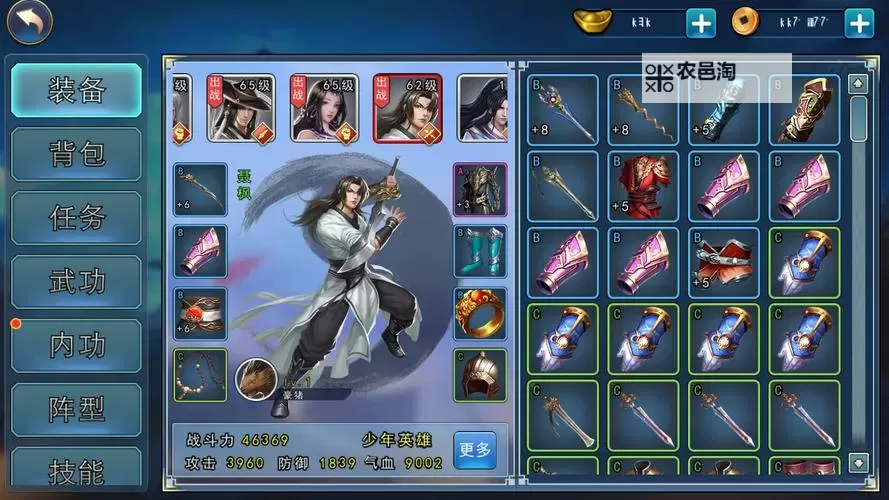
Task: Open the 豪猪 pet portrait
Action: pos(256,379)
